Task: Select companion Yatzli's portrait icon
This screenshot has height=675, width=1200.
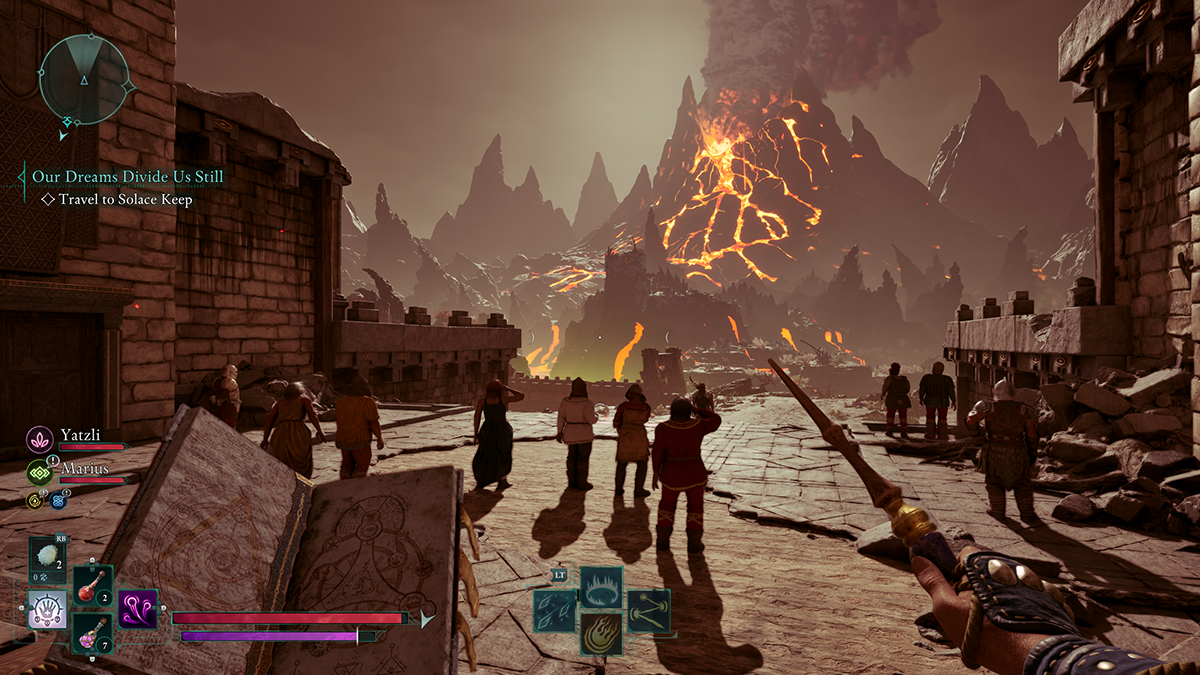Action: pyautogui.click(x=40, y=438)
